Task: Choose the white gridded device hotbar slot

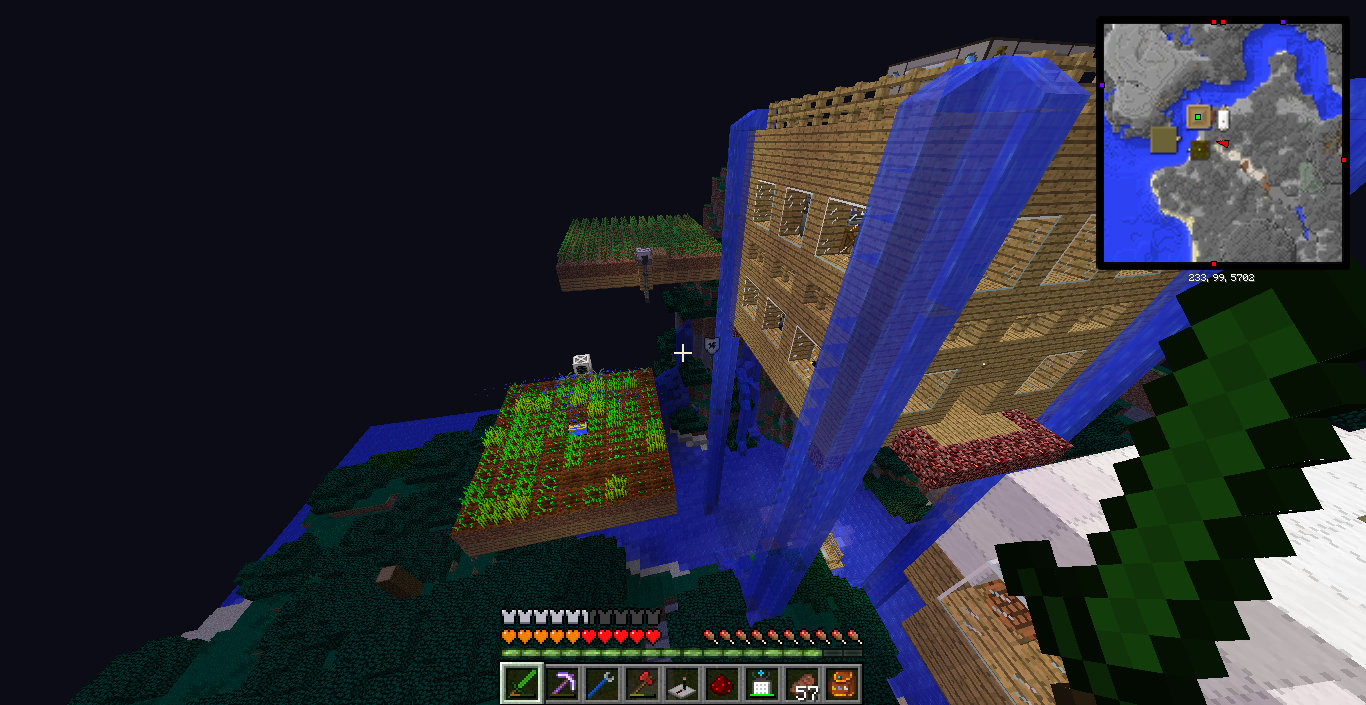Action: click(x=762, y=684)
